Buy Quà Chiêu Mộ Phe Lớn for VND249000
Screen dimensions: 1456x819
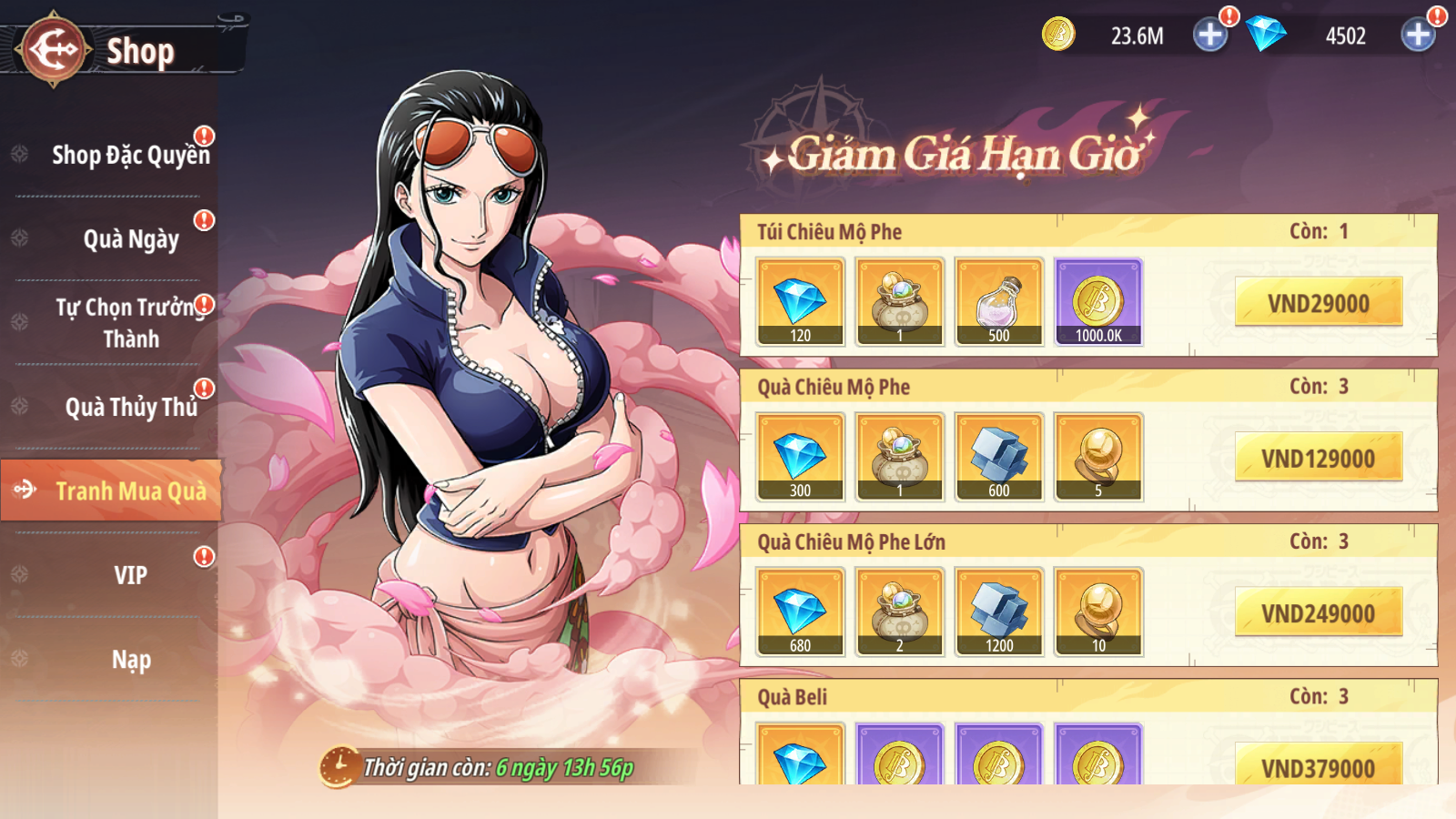coord(1318,613)
